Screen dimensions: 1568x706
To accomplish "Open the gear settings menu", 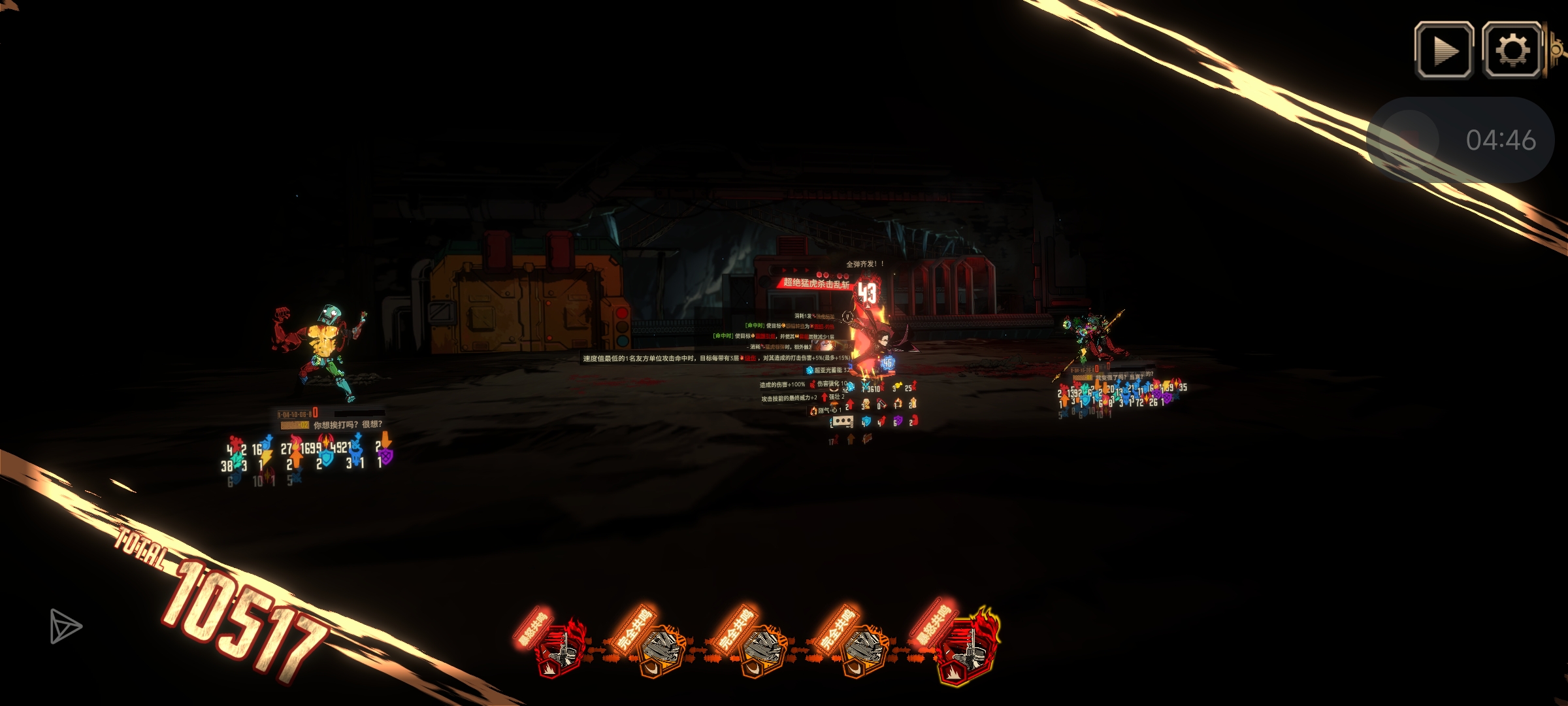I will 1512,50.
